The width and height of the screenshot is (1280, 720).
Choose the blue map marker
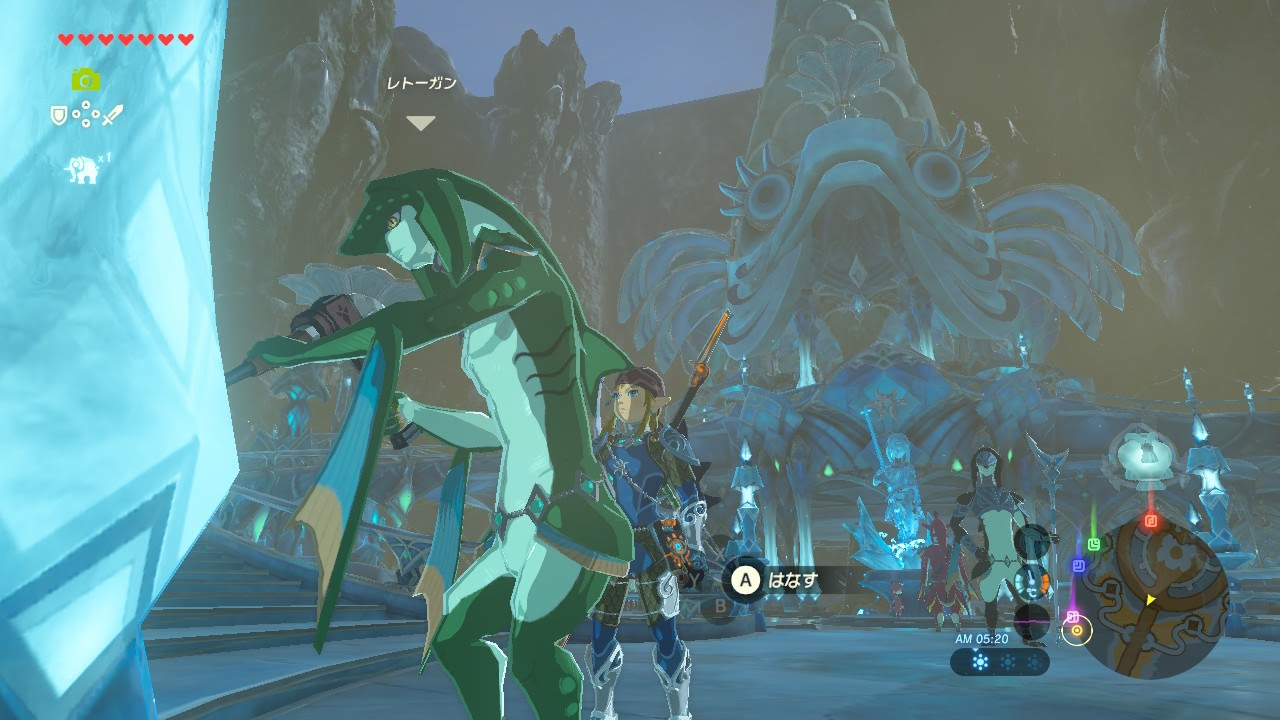(1079, 566)
